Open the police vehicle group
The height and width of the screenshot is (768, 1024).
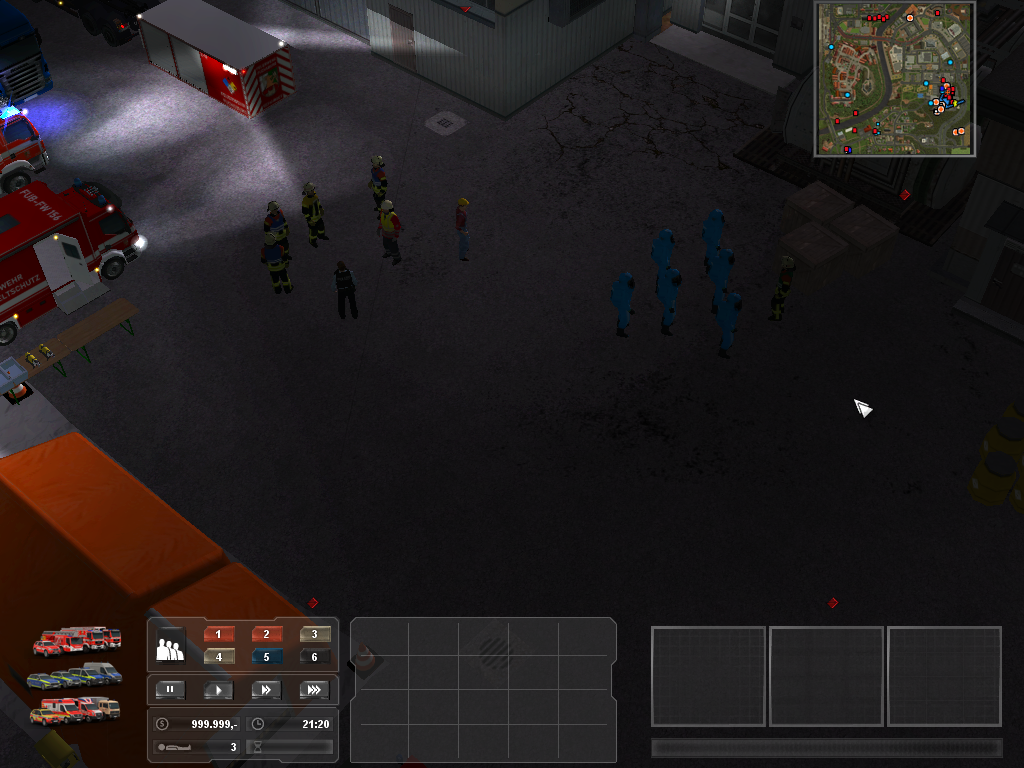[74, 676]
